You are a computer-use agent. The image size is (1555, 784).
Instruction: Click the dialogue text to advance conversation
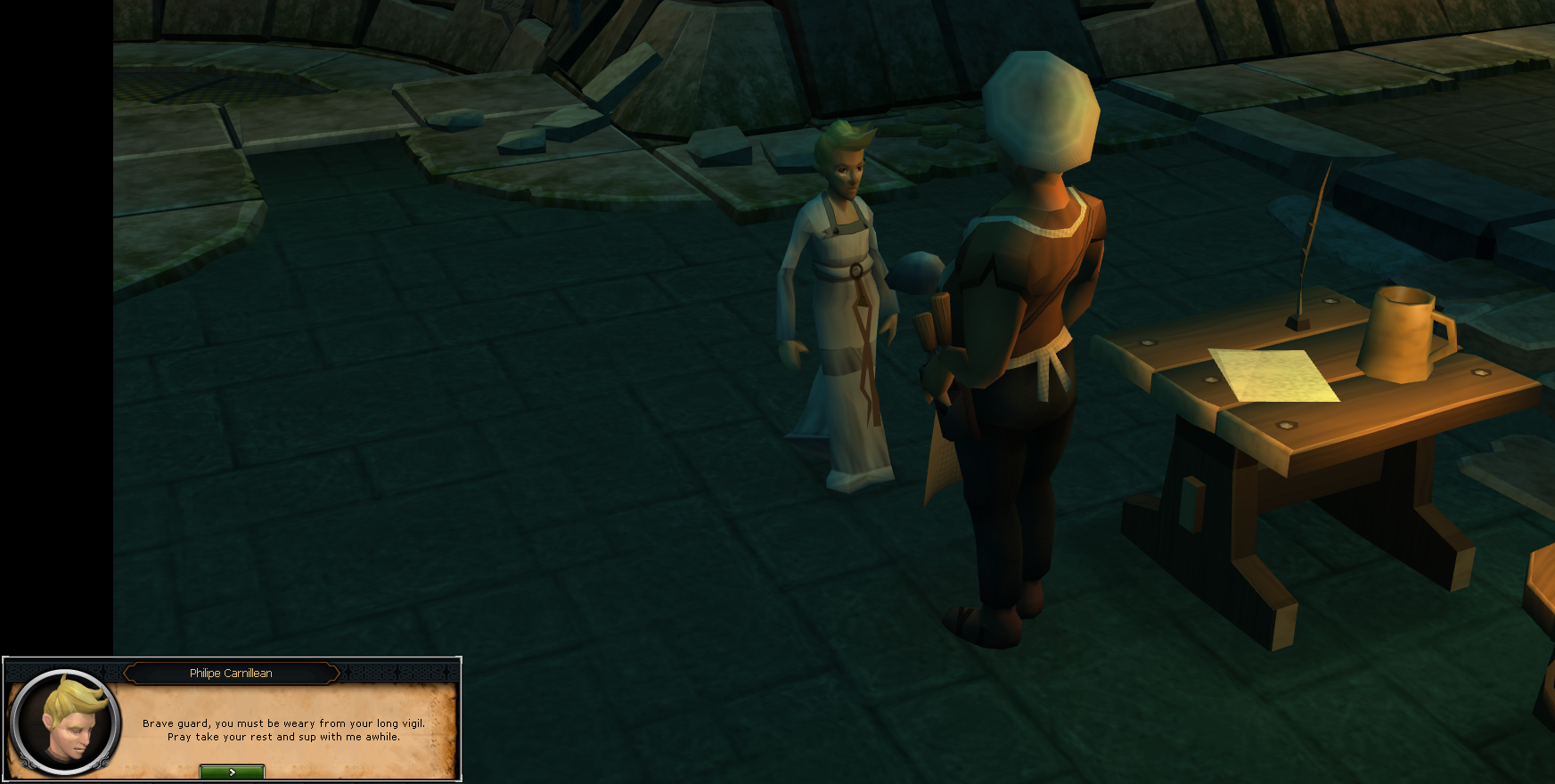282,731
